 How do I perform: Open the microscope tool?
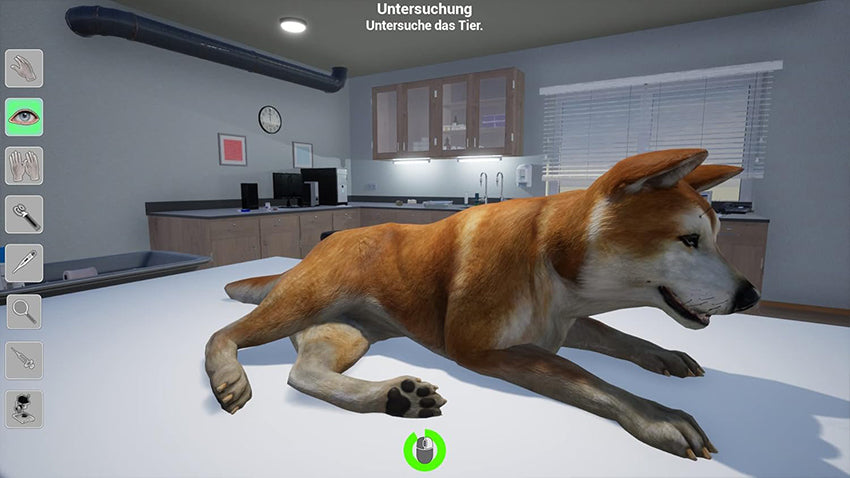coord(24,408)
